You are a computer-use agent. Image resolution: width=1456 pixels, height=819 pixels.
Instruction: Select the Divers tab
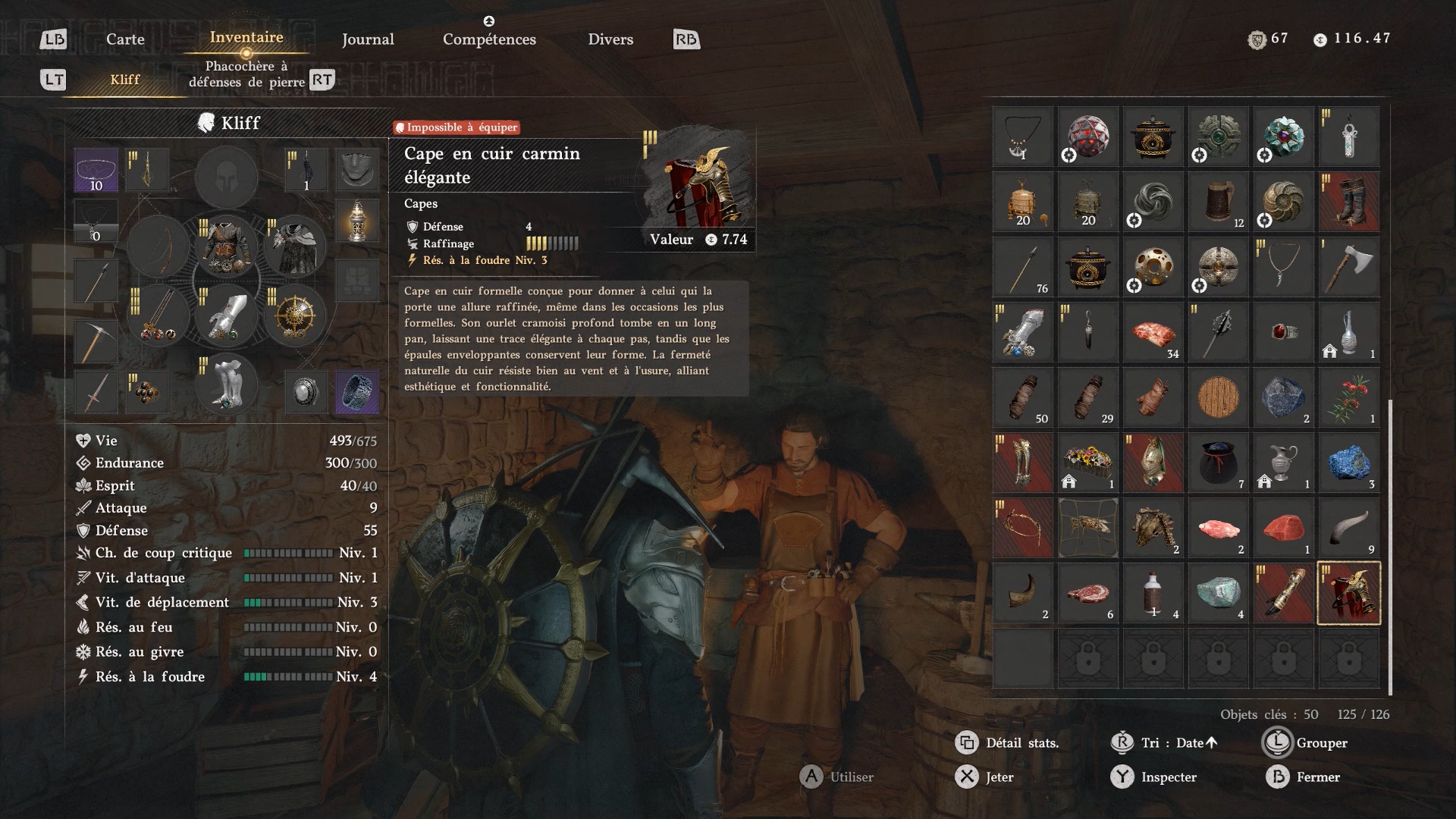610,39
